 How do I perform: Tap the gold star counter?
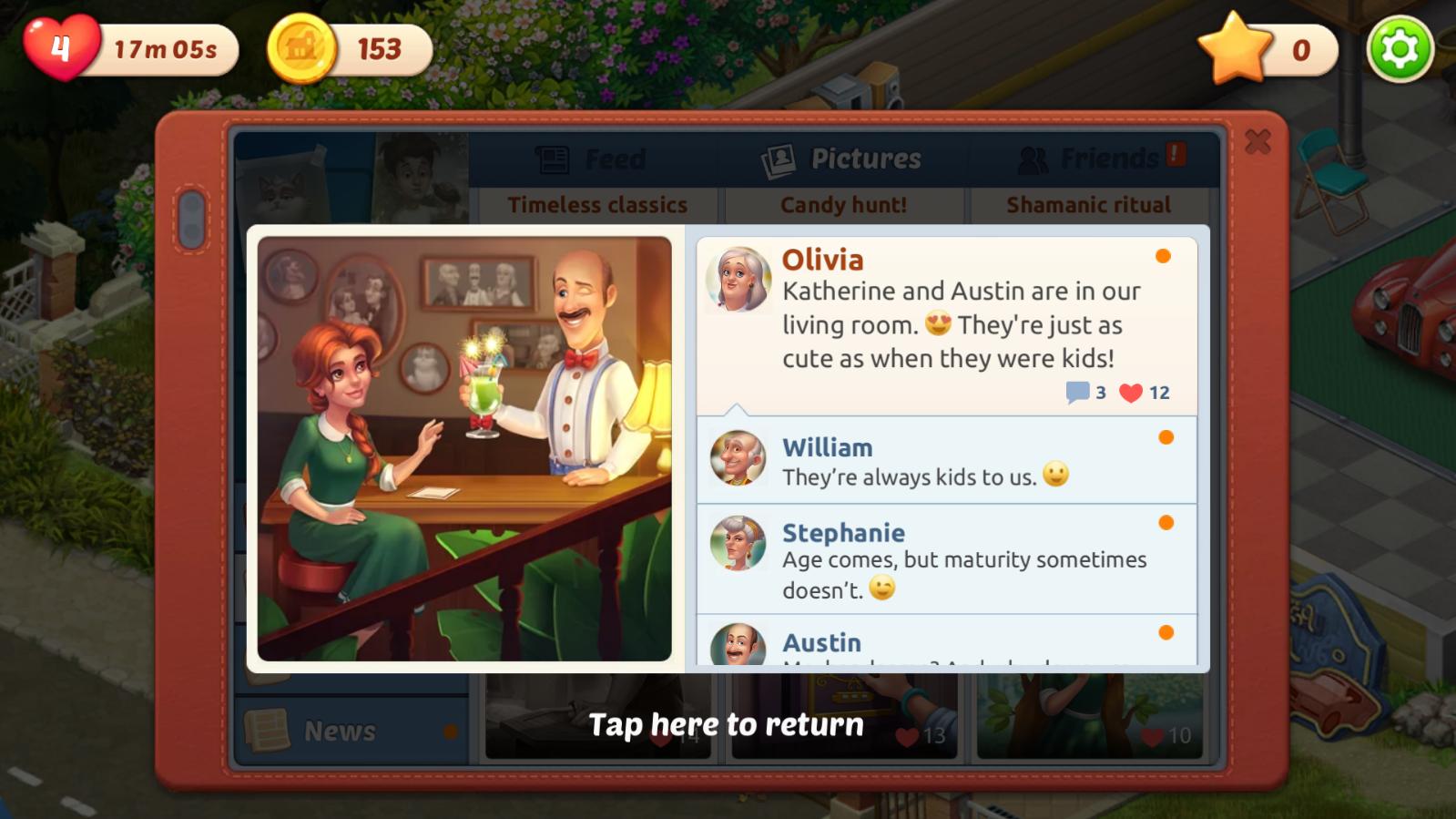1268,49
